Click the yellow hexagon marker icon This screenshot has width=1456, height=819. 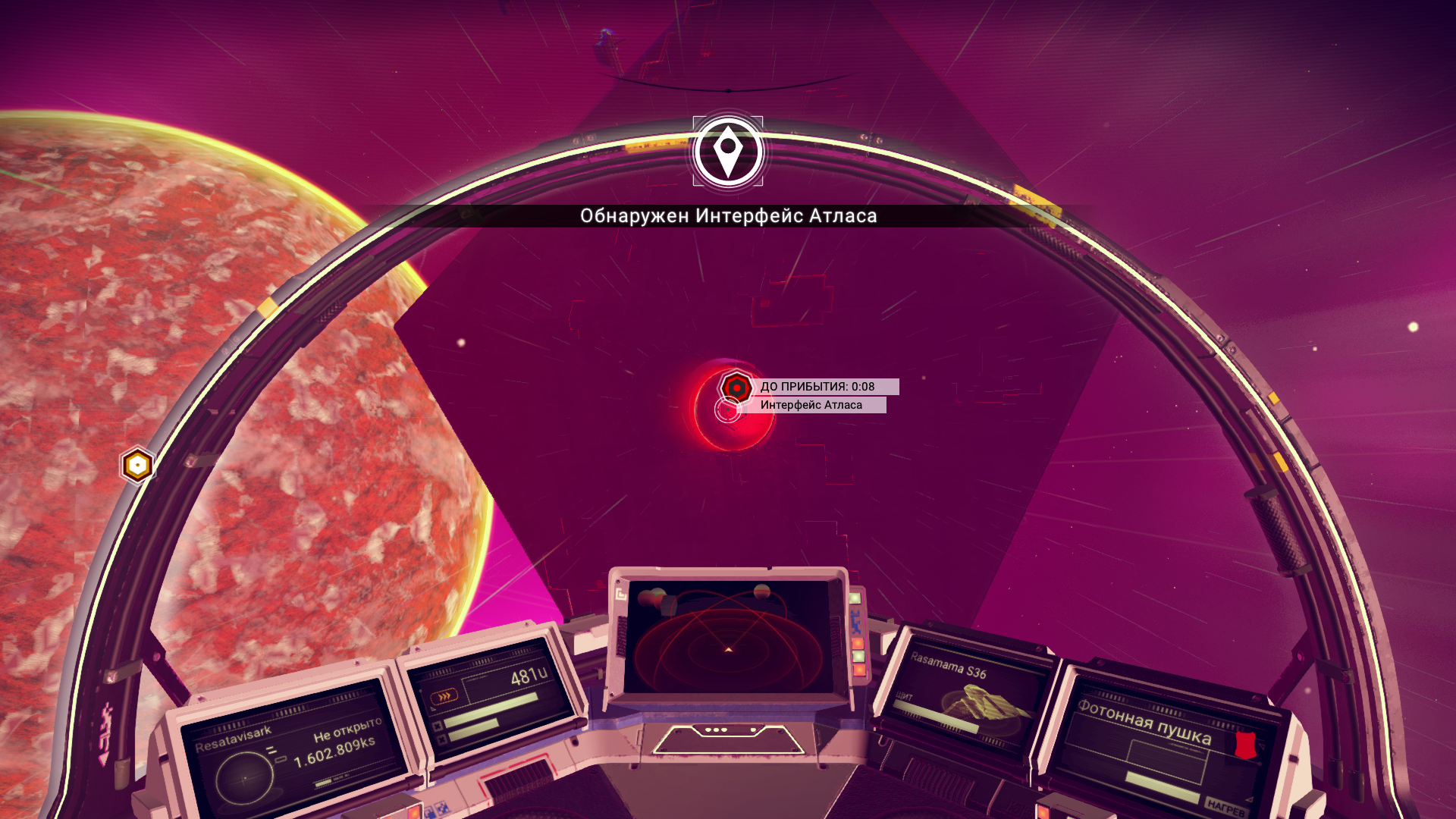click(137, 465)
